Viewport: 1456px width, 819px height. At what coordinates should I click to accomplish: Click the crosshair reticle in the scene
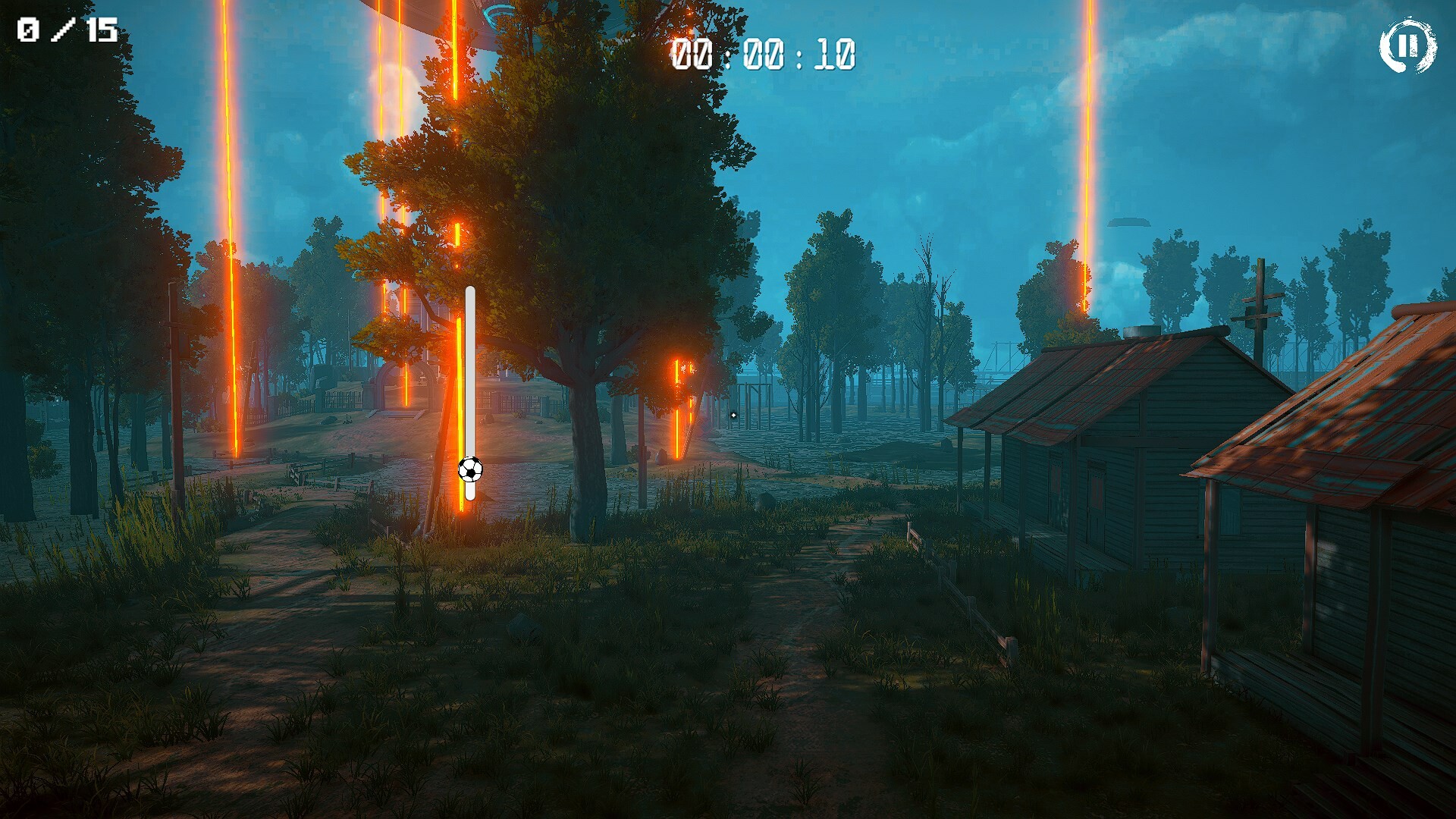pyautogui.click(x=733, y=416)
